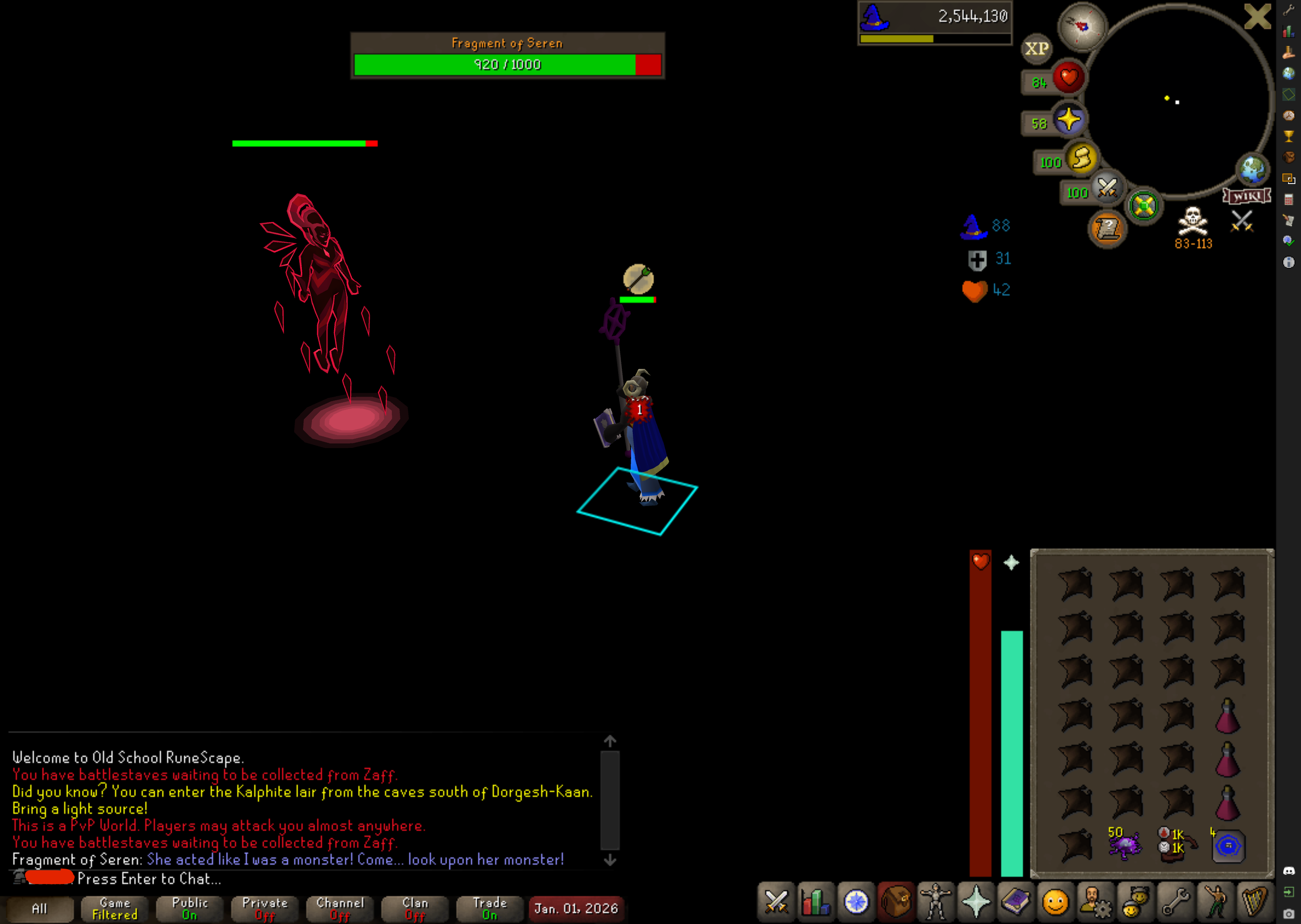Screen dimensions: 1301x924
Task: Toggle the XP drops button
Action: pyautogui.click(x=1036, y=49)
